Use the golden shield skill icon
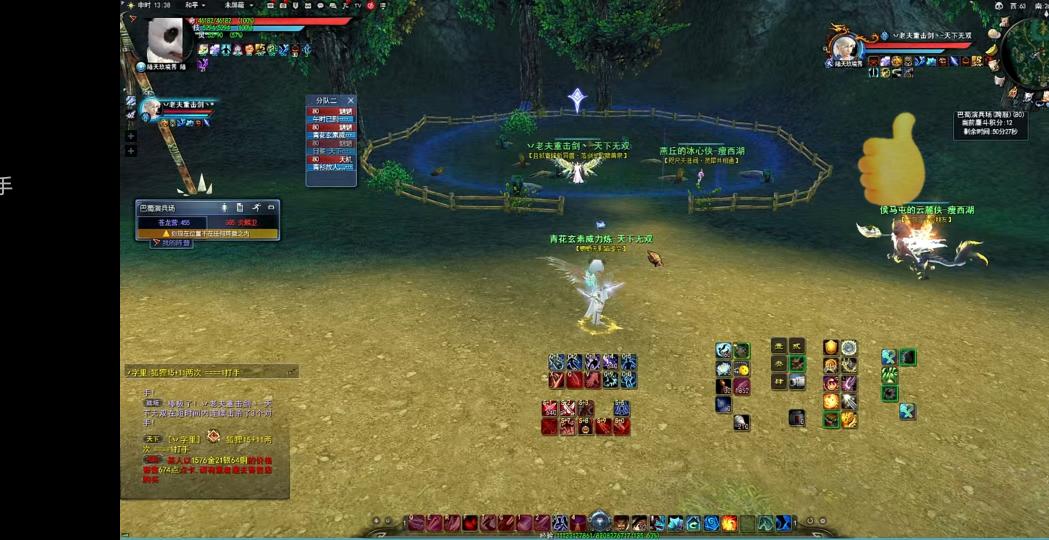The height and width of the screenshot is (540, 1049). click(x=830, y=348)
